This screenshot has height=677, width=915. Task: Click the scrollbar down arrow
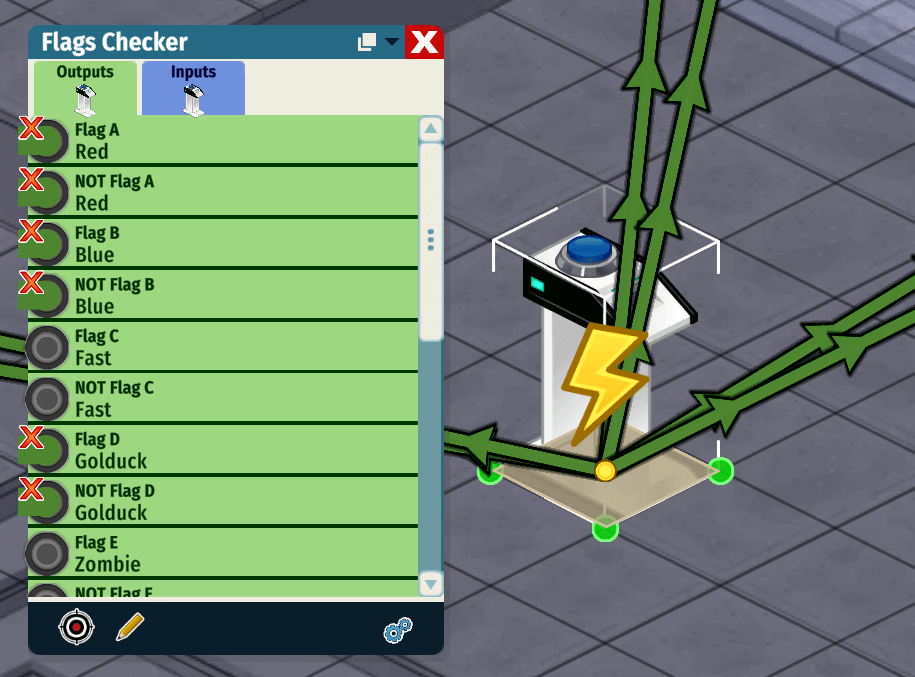point(431,585)
